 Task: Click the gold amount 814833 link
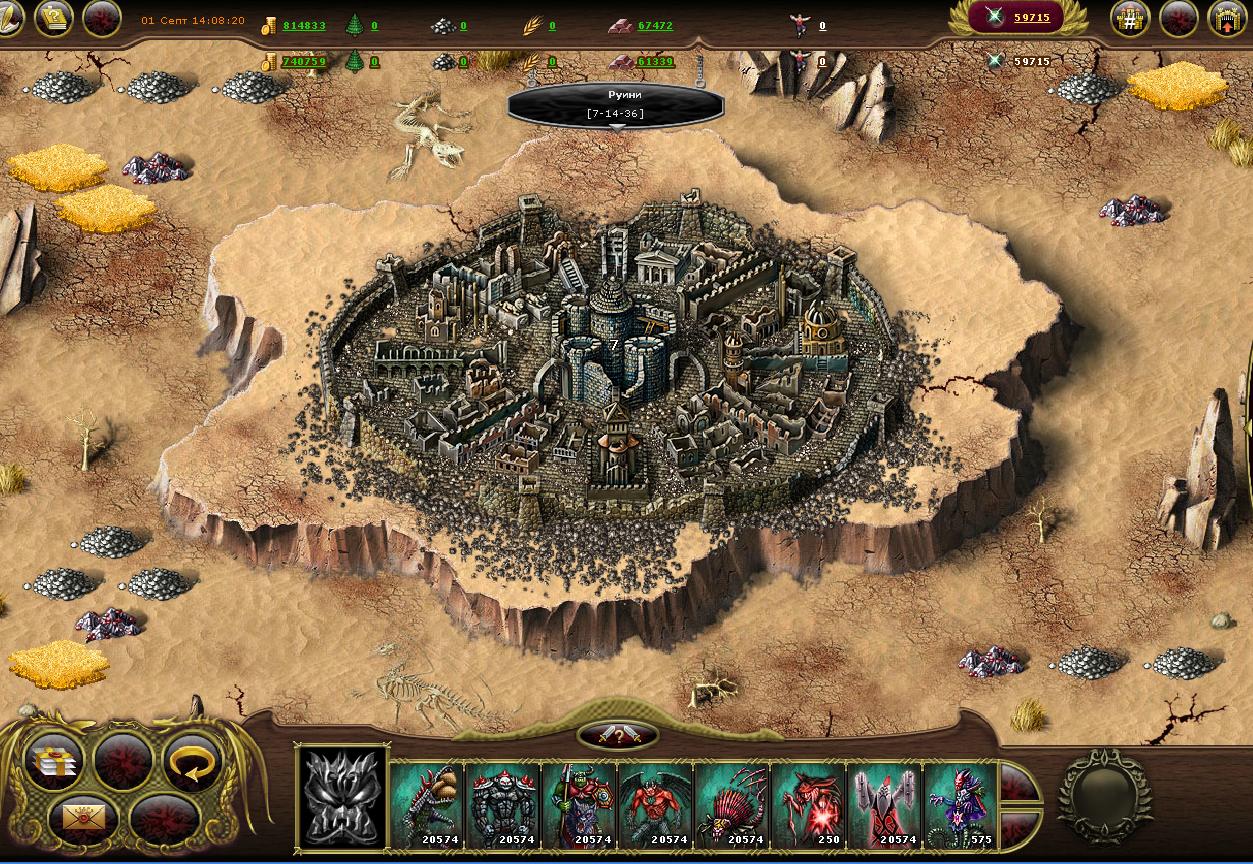tap(304, 26)
